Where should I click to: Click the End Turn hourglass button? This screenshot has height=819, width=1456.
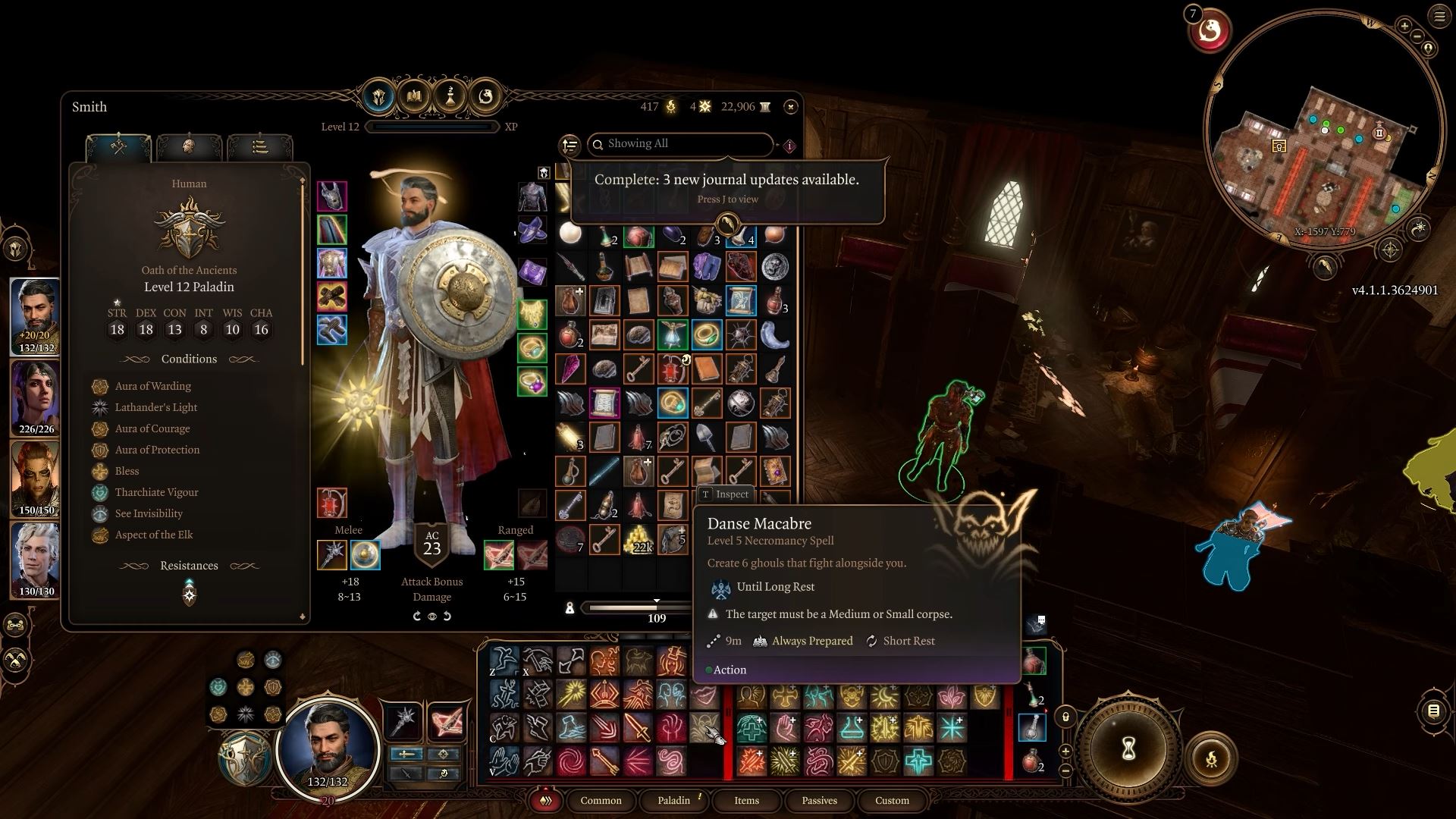(x=1128, y=749)
